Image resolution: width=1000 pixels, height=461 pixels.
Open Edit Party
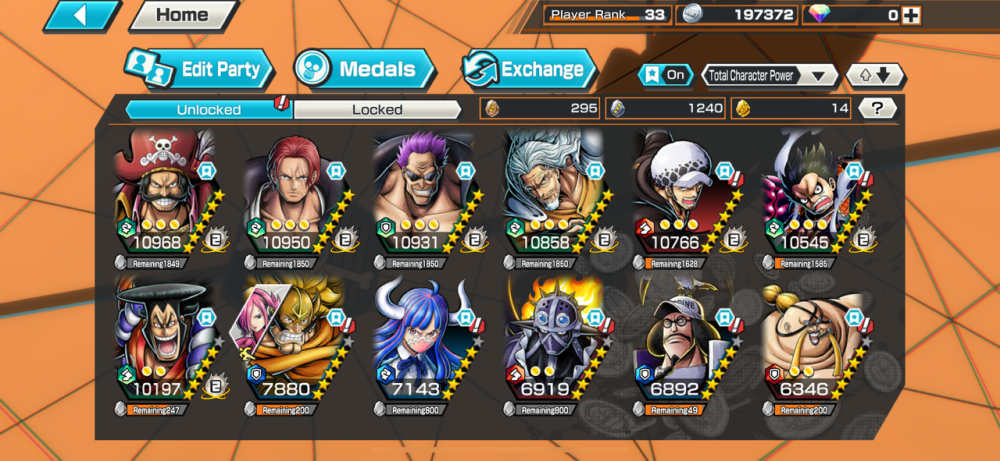pyautogui.click(x=200, y=69)
